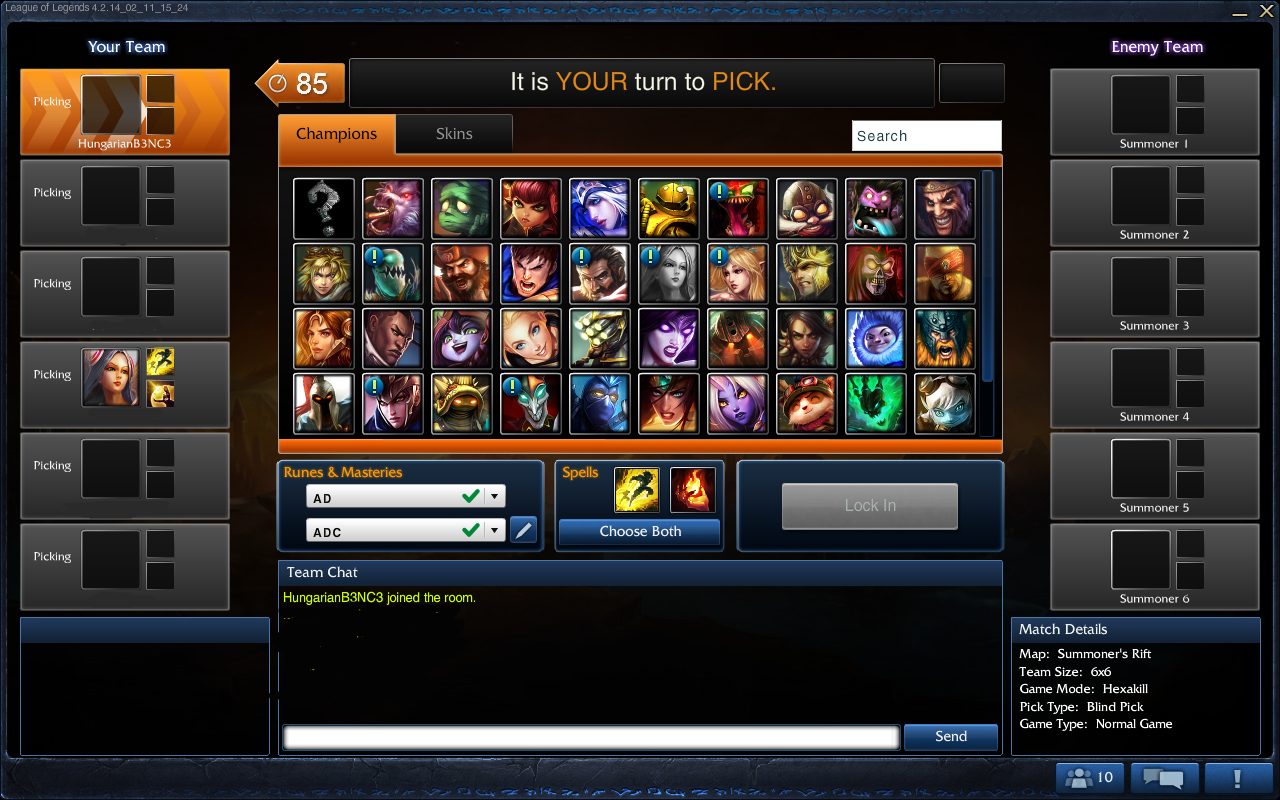The height and width of the screenshot is (800, 1280).
Task: Open the friends list showing 10 online
Action: pos(1090,778)
